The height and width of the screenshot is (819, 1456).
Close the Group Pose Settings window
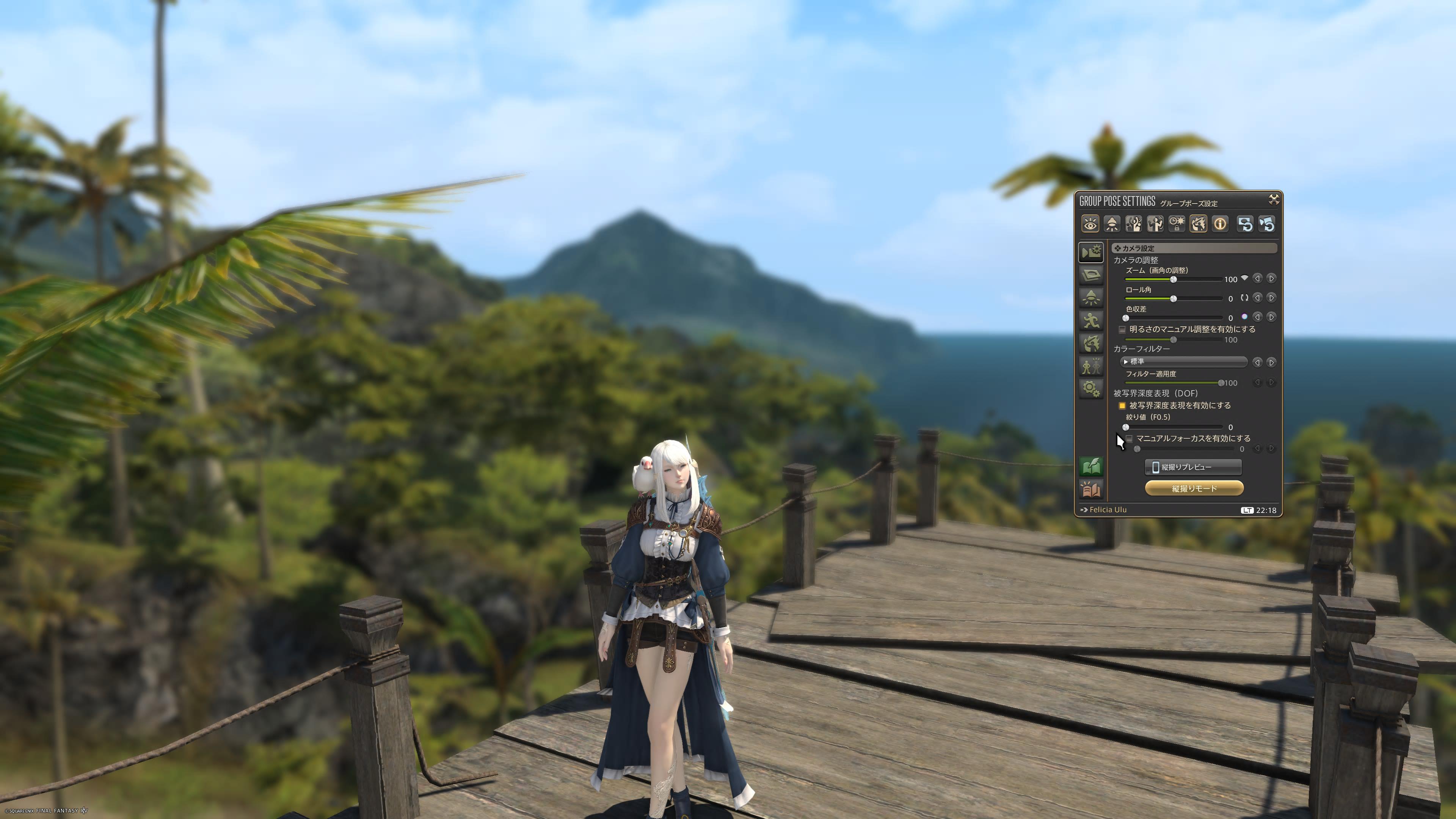point(1274,199)
